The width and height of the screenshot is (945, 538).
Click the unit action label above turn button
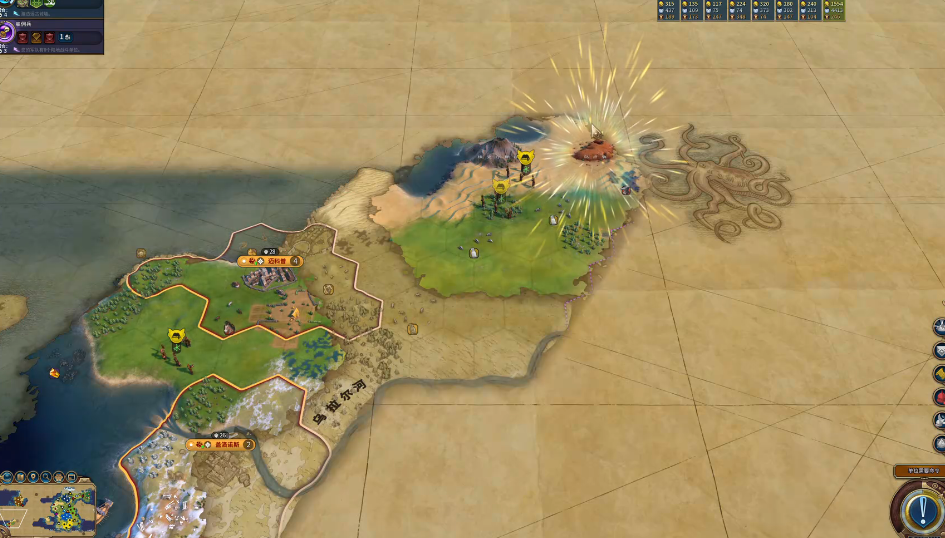pyautogui.click(x=918, y=471)
